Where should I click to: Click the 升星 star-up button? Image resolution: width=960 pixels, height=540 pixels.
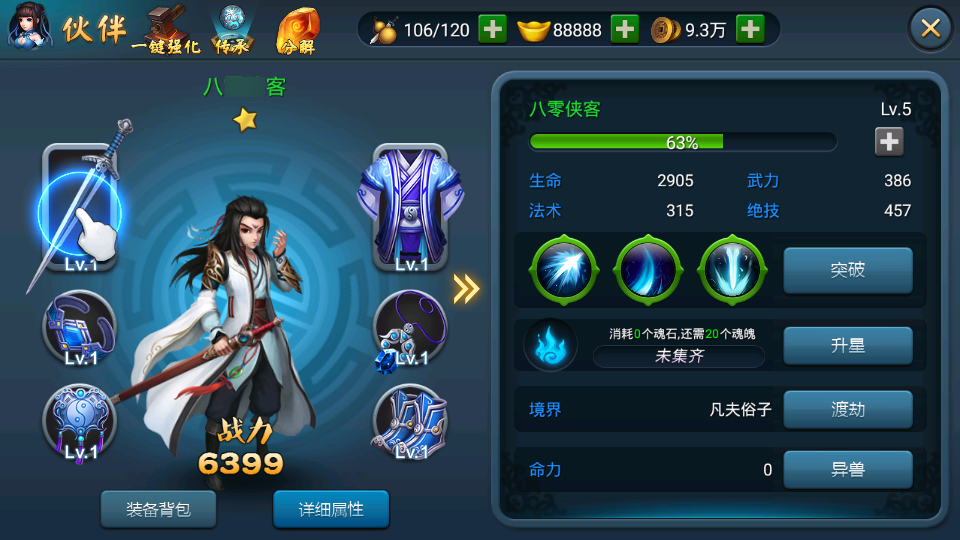(x=847, y=346)
